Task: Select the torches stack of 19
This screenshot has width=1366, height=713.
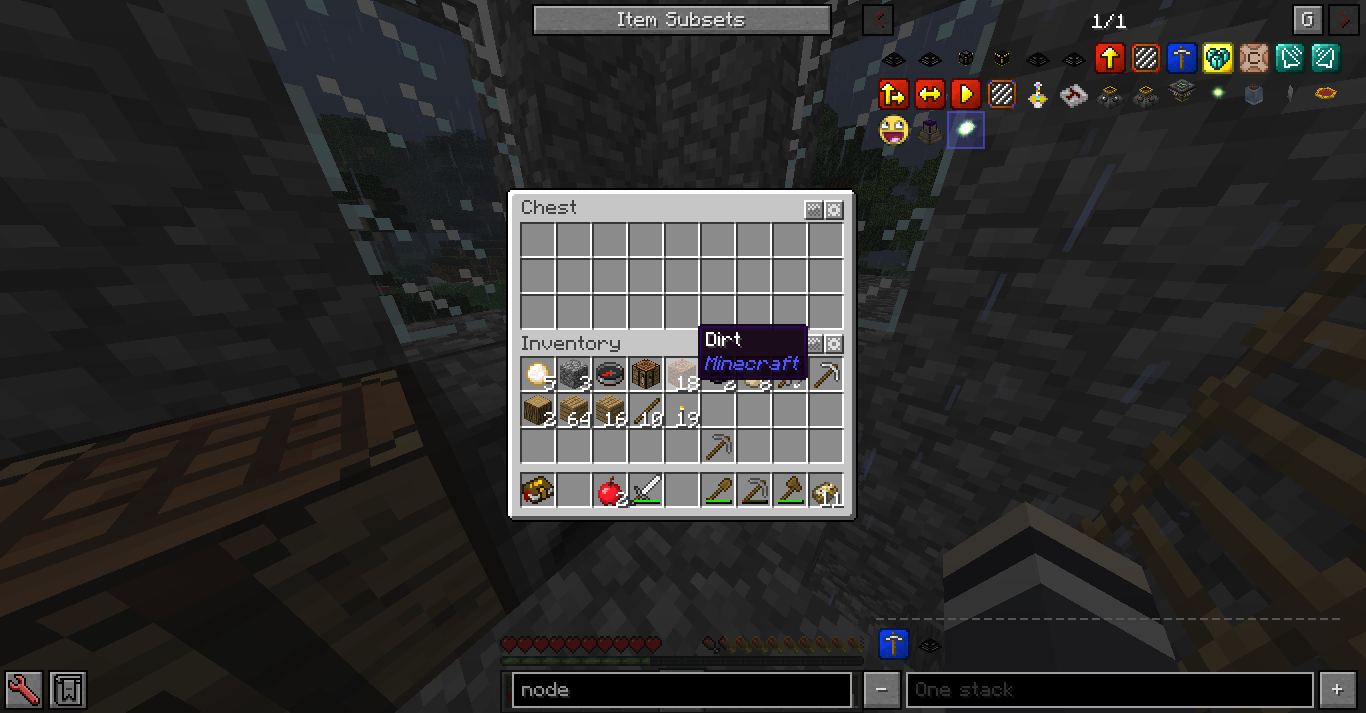Action: point(682,410)
